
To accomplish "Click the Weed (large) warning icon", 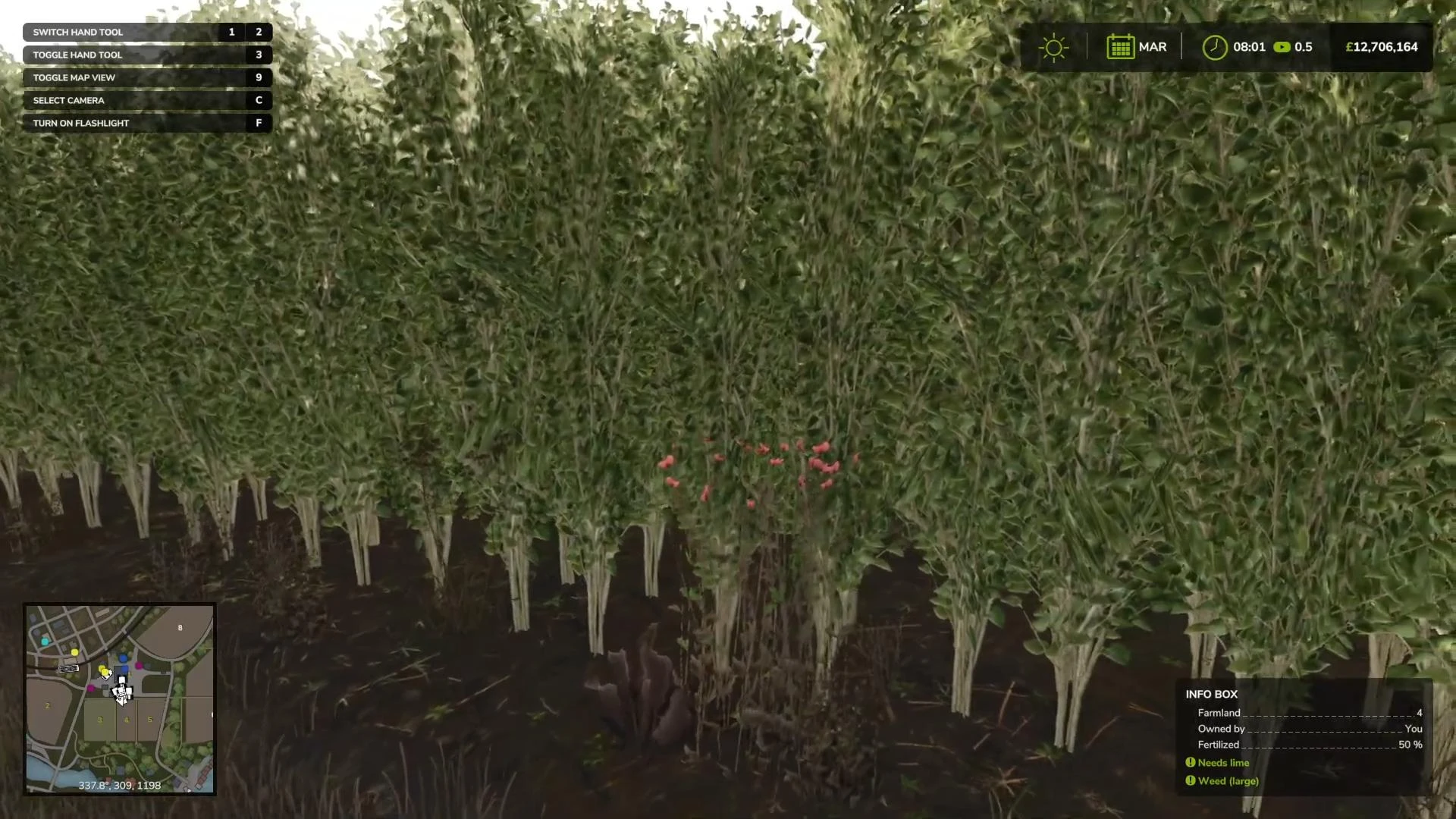I will pos(1191,780).
